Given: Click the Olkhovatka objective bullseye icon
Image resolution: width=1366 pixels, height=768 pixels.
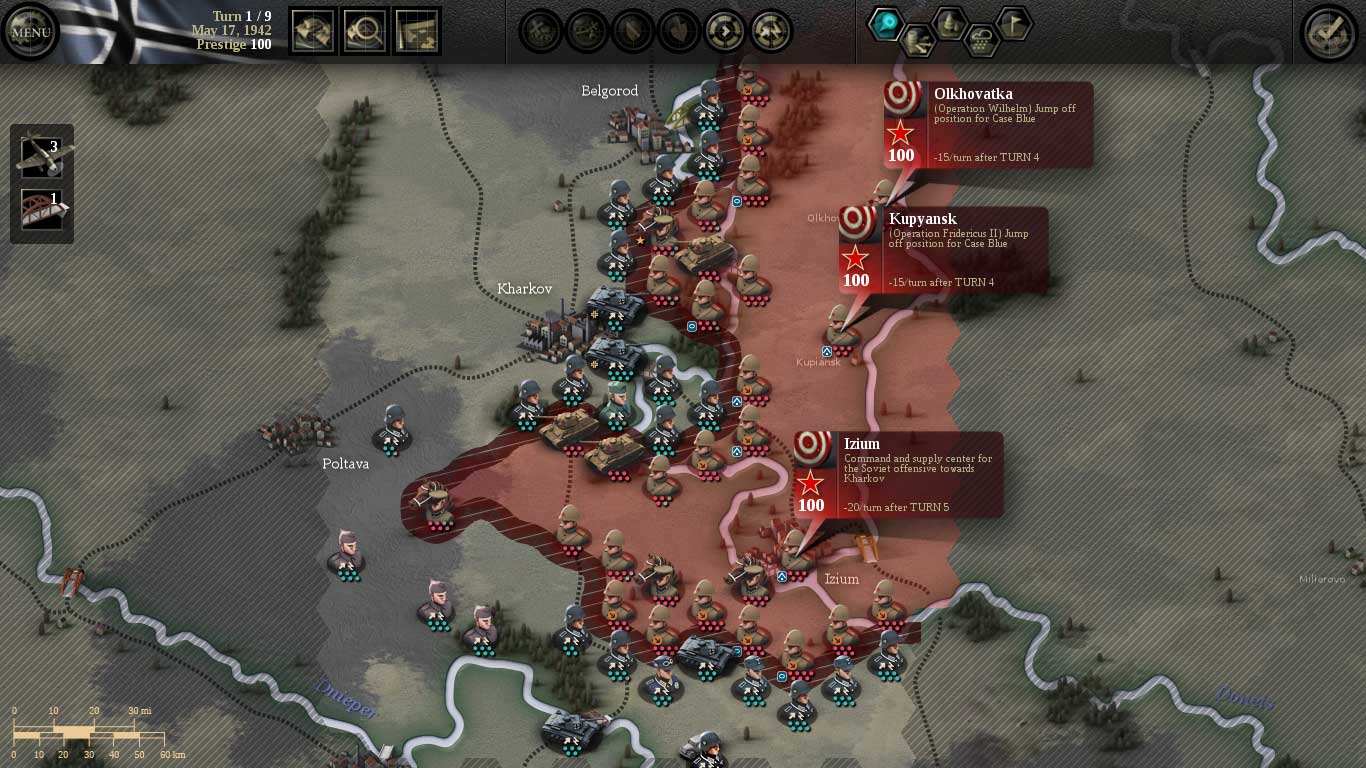Looking at the screenshot, I should click(904, 97).
